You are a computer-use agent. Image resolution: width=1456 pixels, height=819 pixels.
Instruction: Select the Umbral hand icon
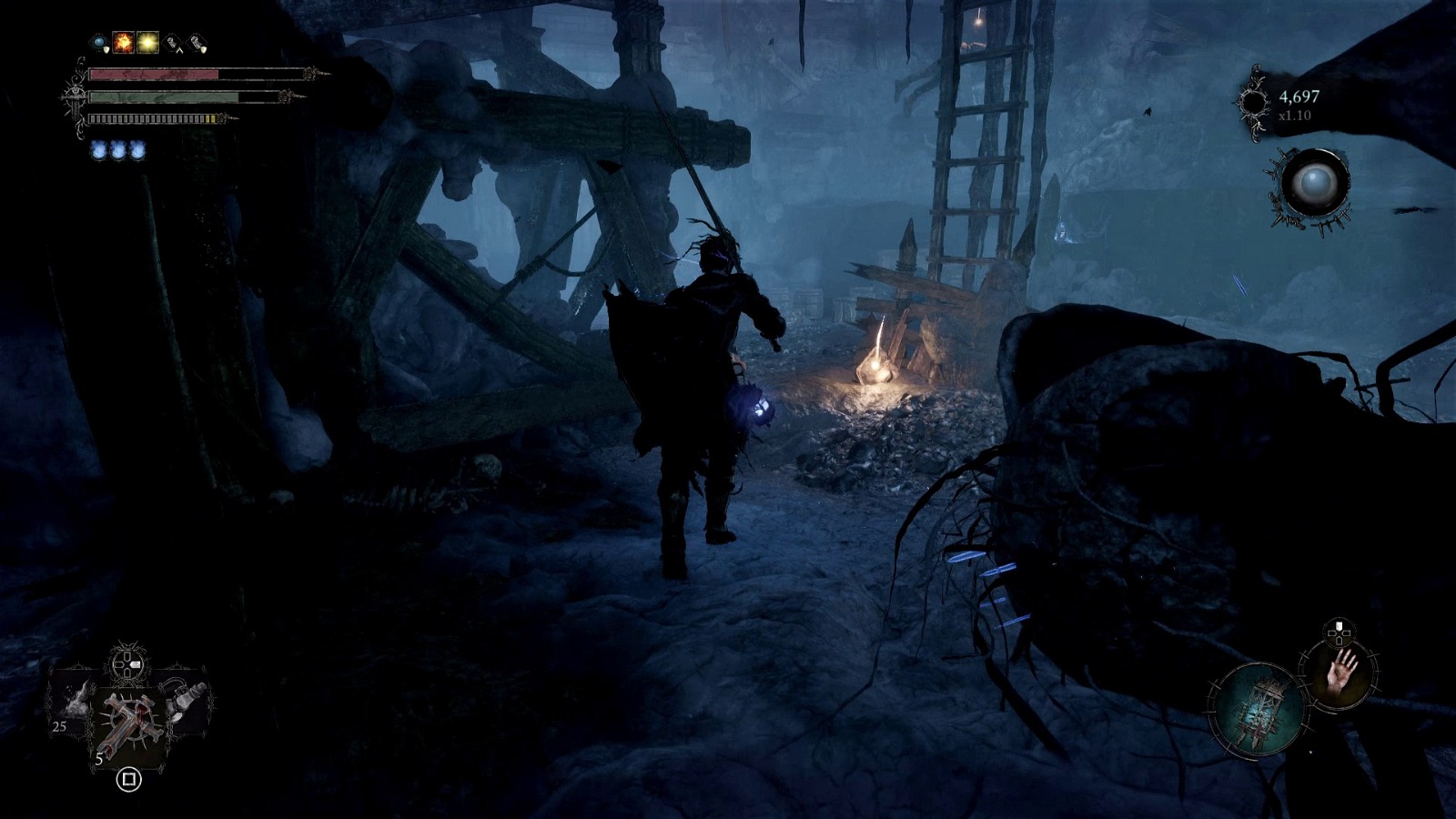pos(1340,673)
